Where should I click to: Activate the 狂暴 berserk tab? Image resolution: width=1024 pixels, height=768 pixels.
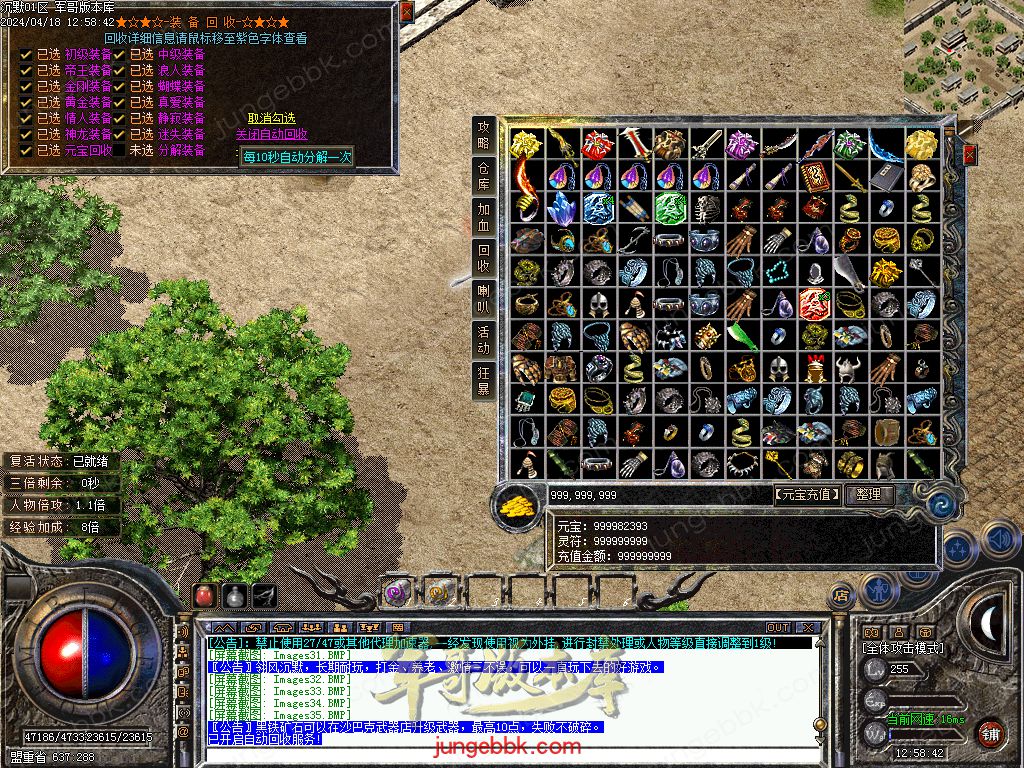484,381
